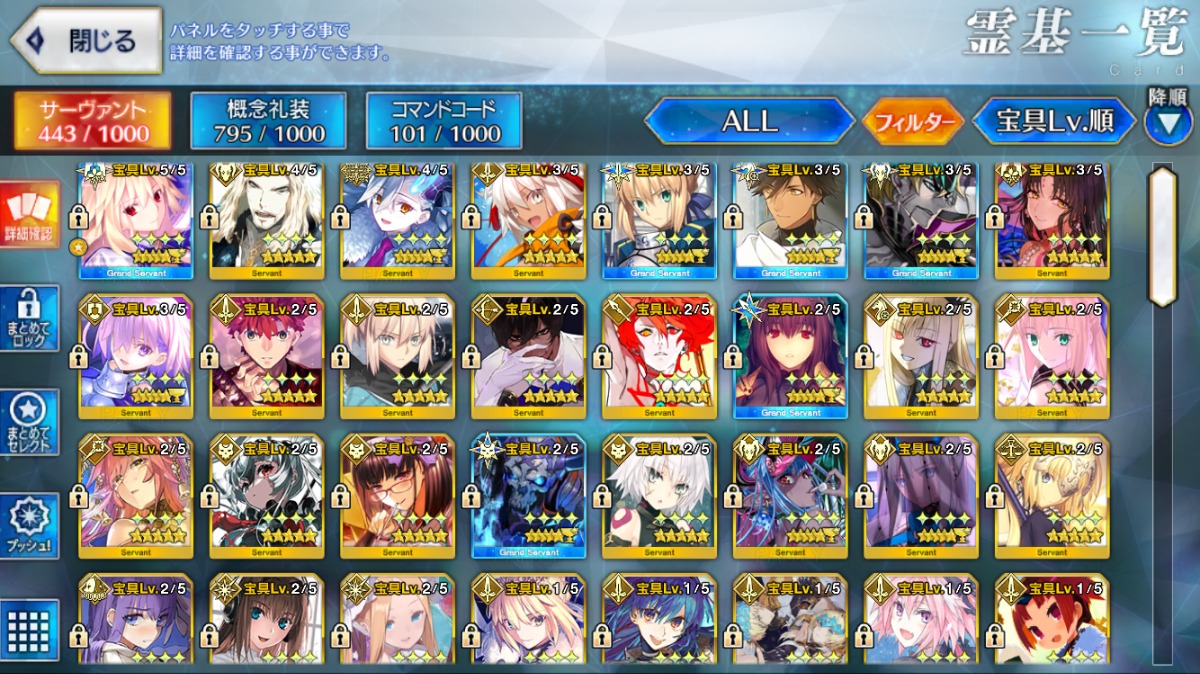
Task: Switch to the サーヴァント tab
Action: point(92,121)
